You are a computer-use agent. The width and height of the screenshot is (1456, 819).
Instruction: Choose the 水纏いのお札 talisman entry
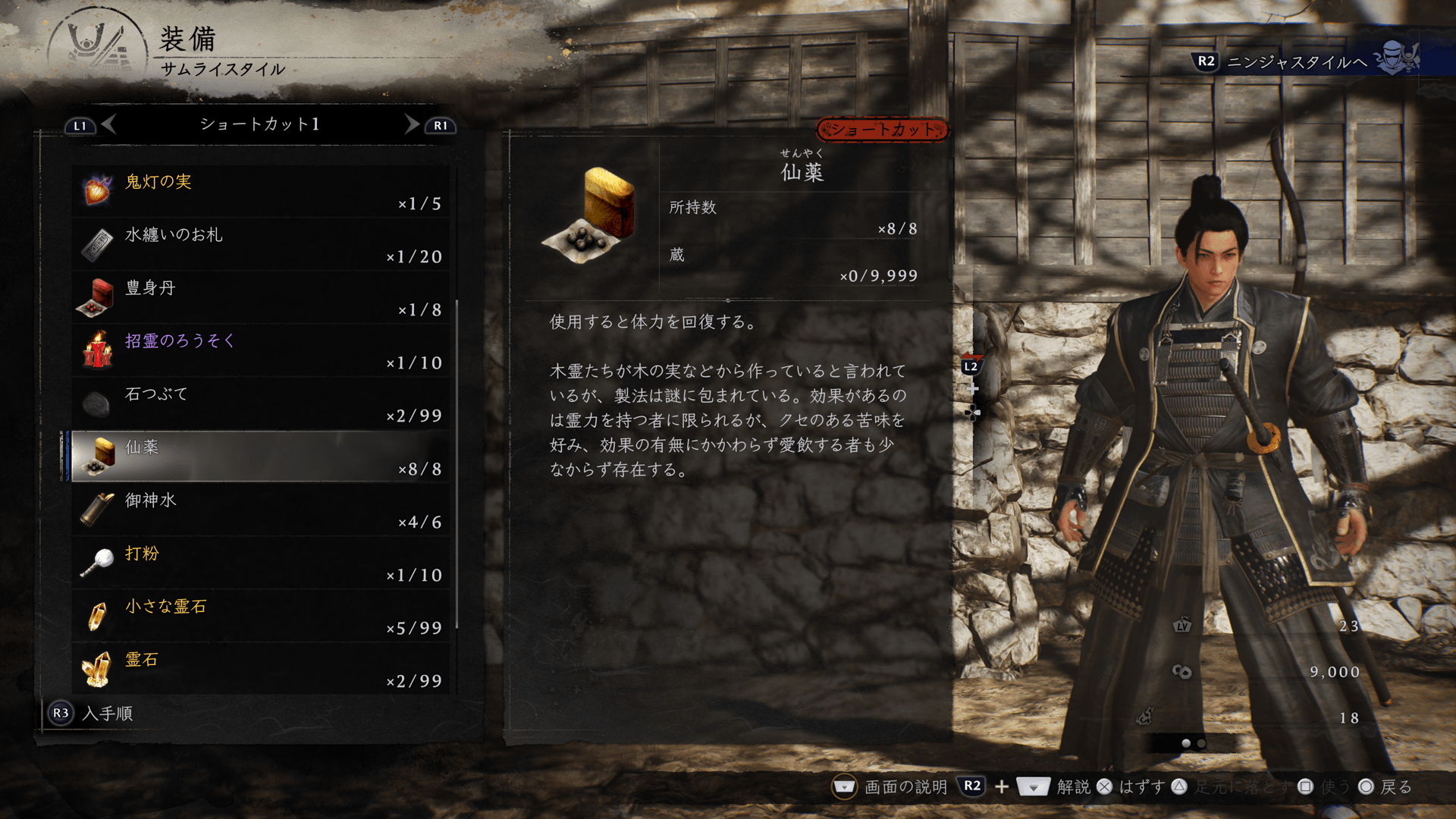(262, 244)
